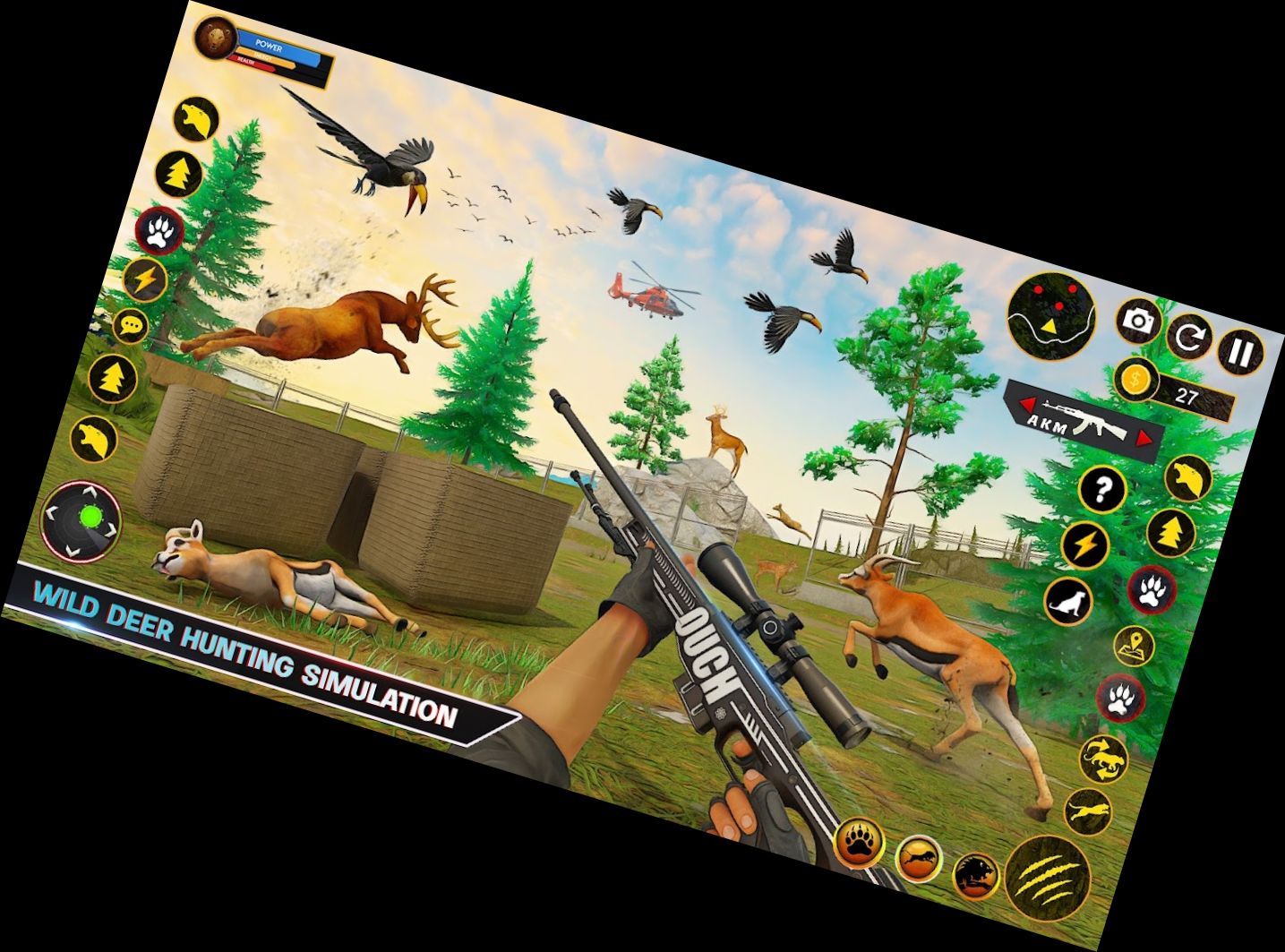Hit the circular restart arrow button

coord(1189,338)
